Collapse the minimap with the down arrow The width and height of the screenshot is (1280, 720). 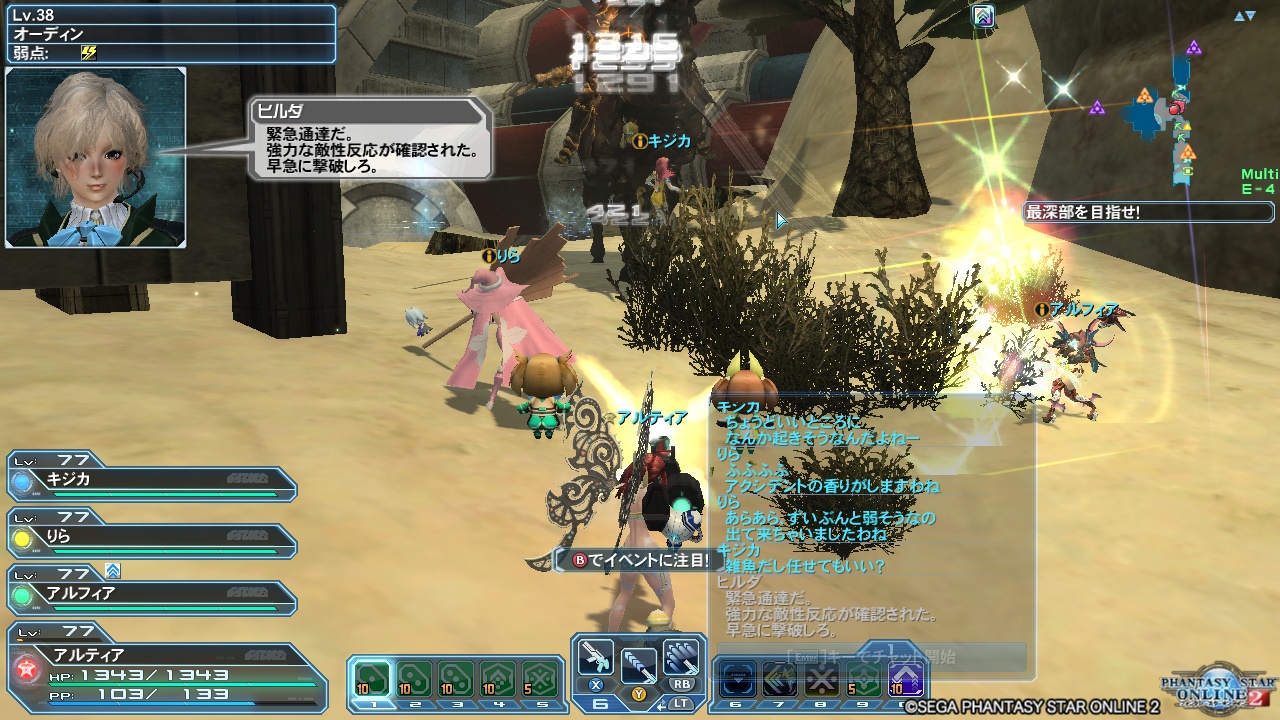(1251, 15)
